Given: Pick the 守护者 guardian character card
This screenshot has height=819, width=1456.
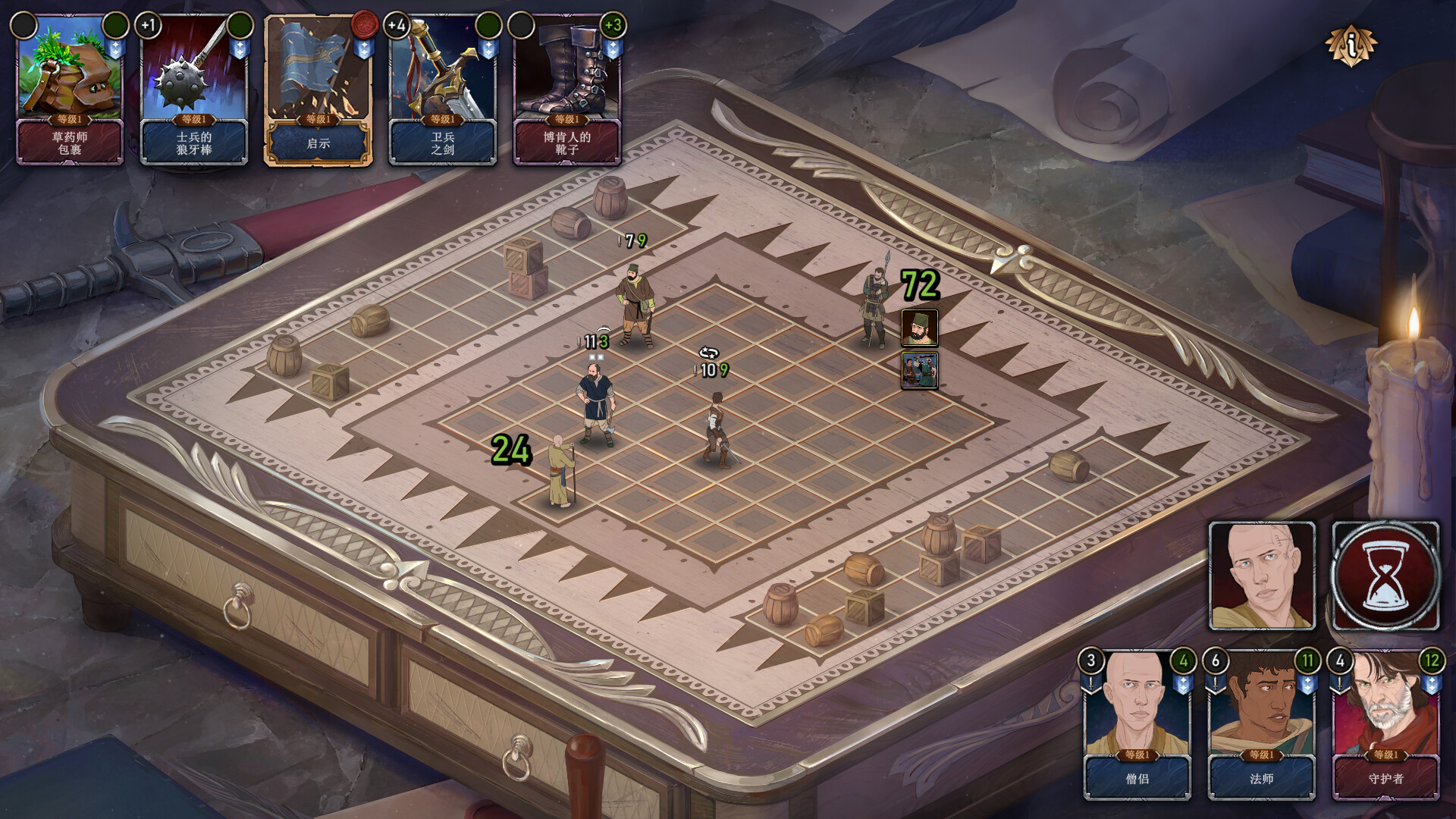Looking at the screenshot, I should [1385, 725].
